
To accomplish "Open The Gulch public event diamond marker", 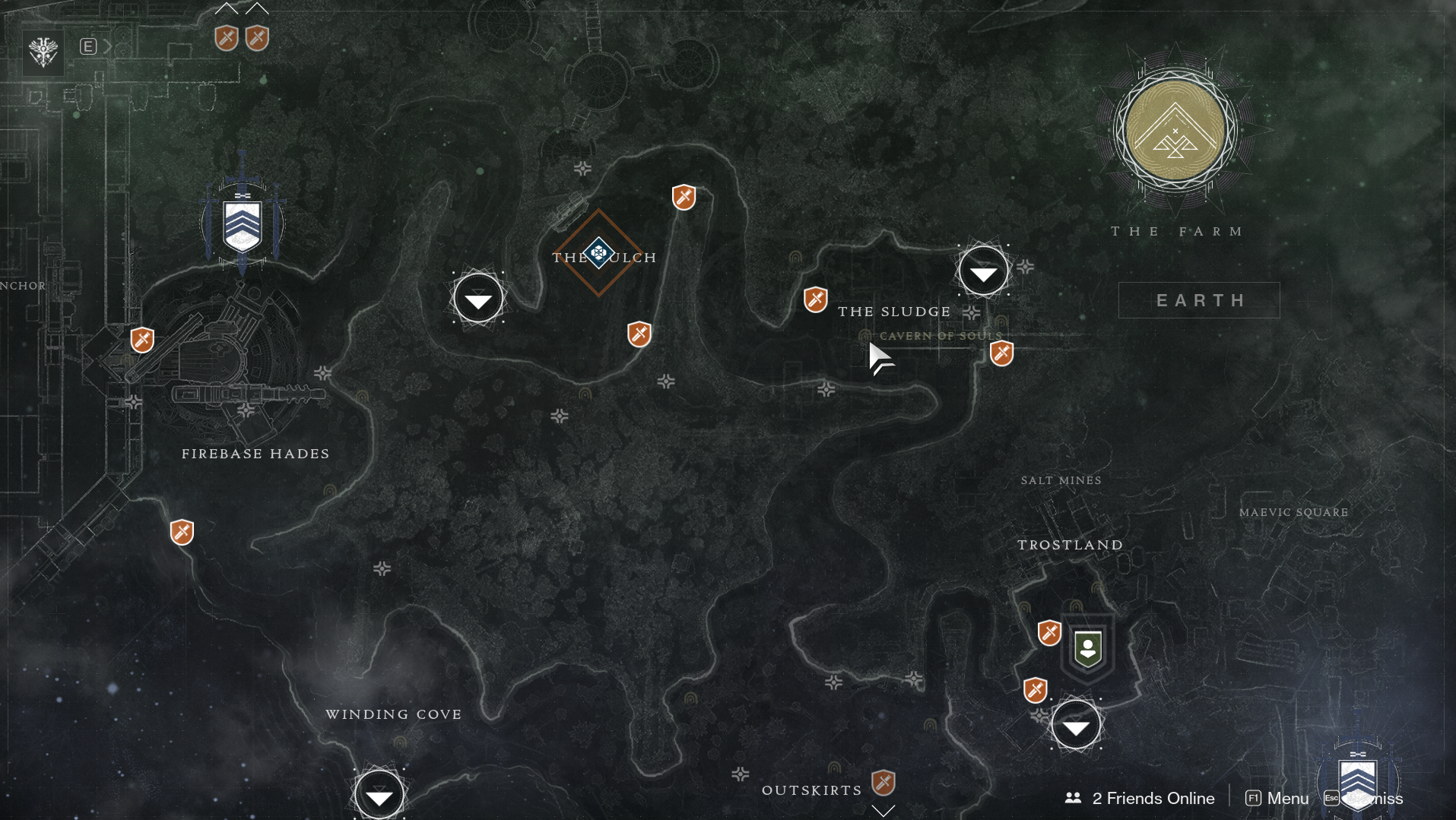I will coord(599,252).
